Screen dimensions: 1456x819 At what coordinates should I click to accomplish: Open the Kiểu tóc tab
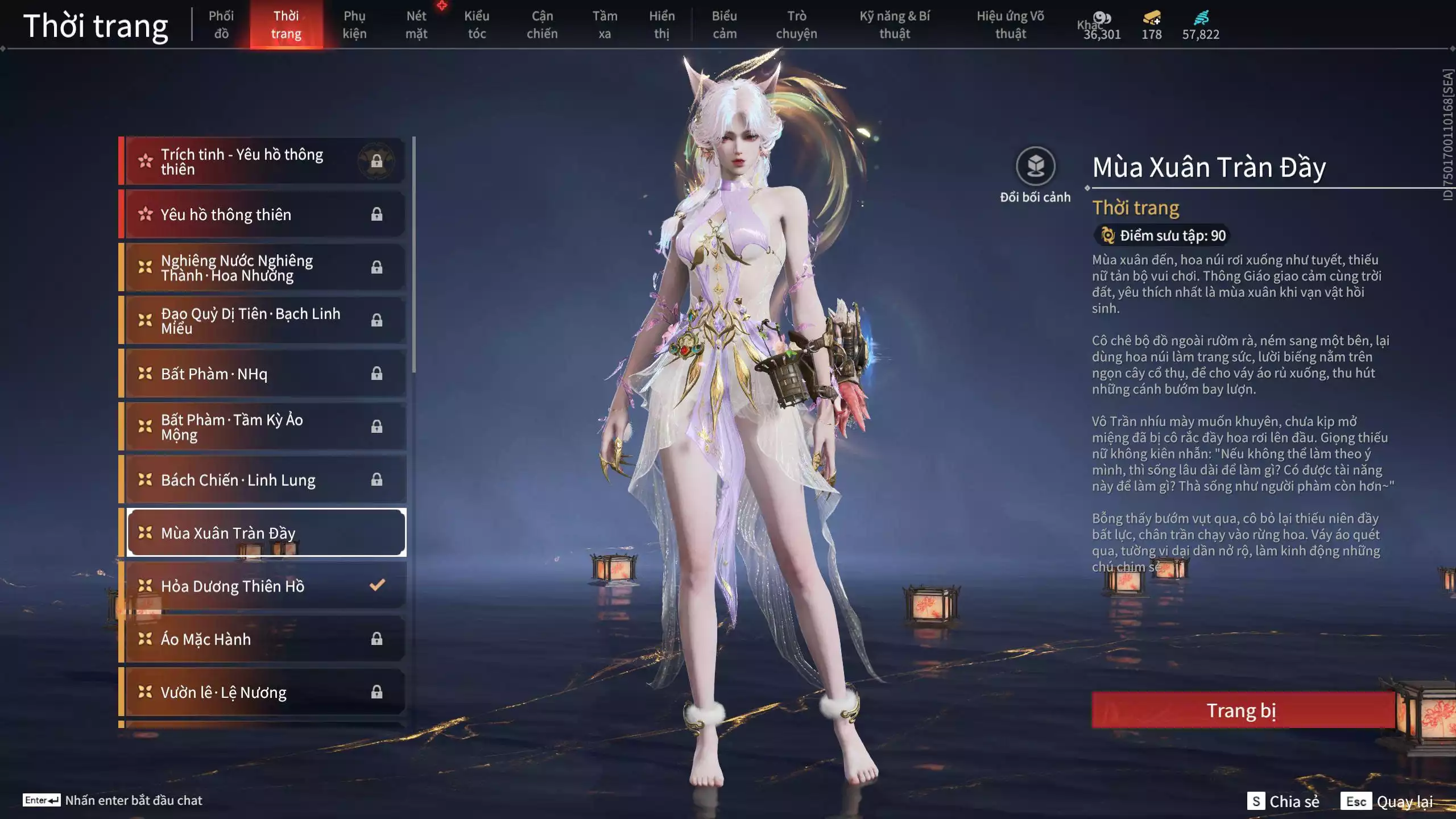477,24
